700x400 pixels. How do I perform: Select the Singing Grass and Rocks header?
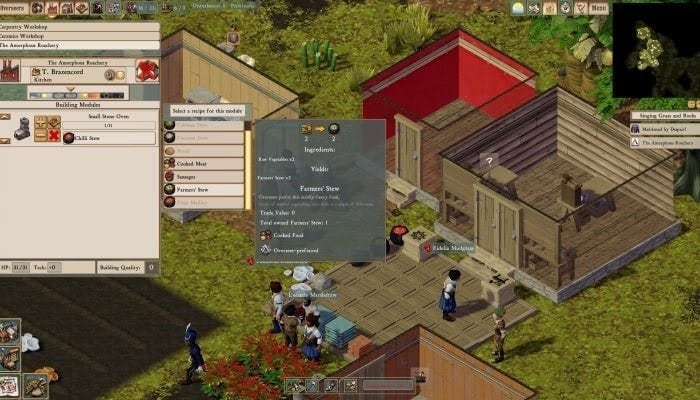point(665,116)
